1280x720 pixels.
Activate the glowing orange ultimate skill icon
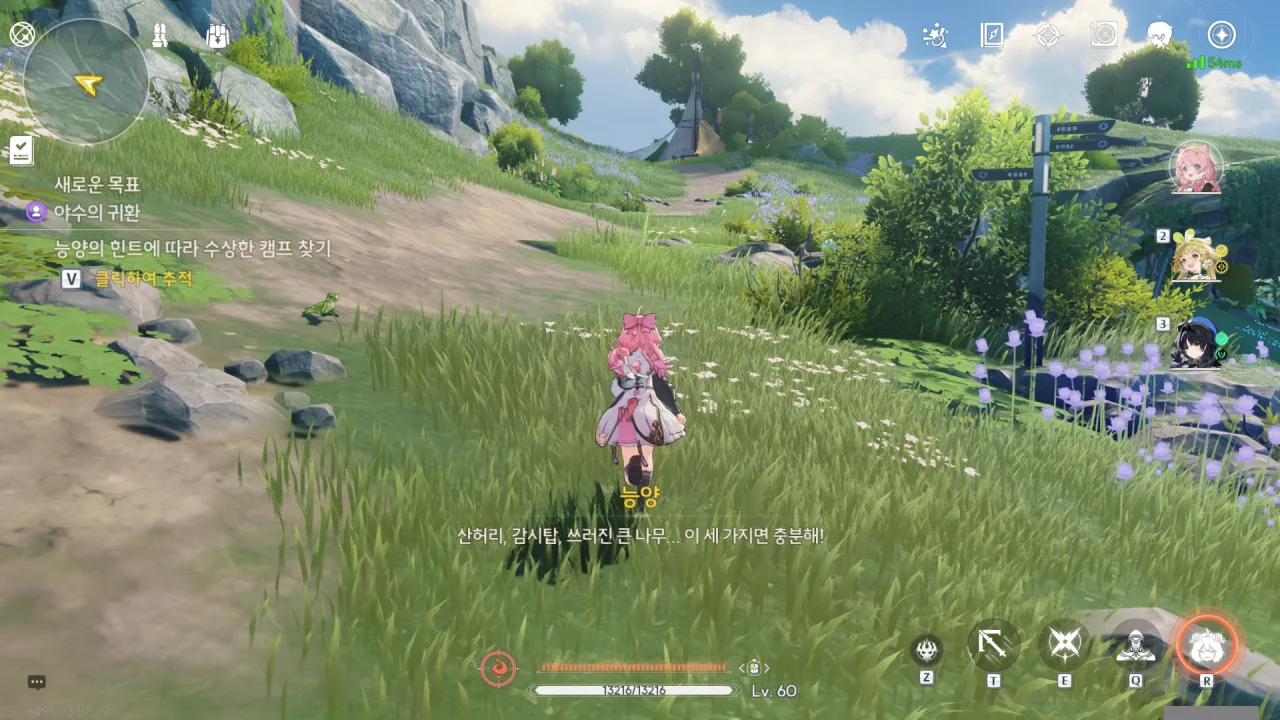click(1207, 646)
